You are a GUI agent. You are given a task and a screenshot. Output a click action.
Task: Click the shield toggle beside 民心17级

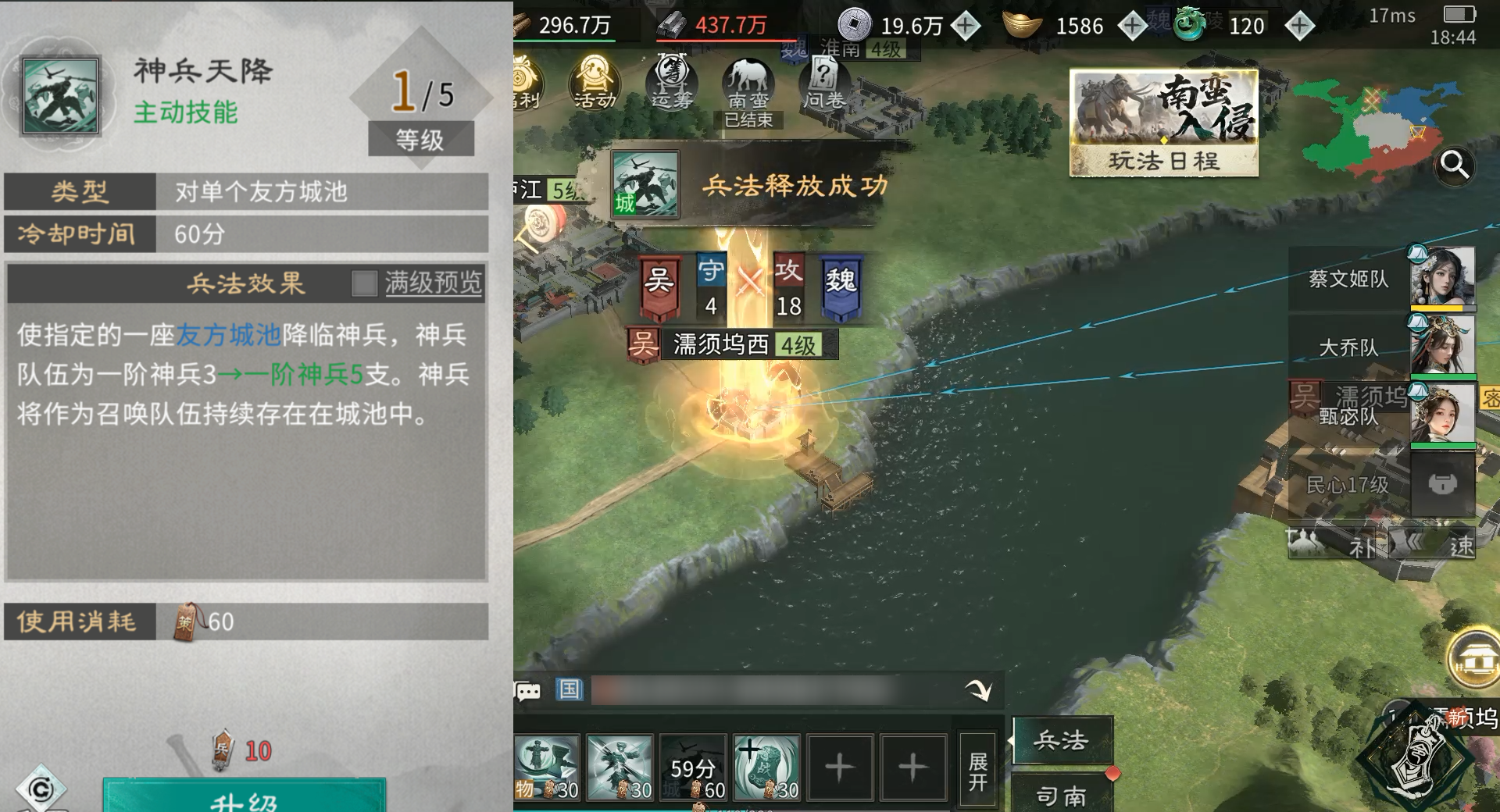1441,484
